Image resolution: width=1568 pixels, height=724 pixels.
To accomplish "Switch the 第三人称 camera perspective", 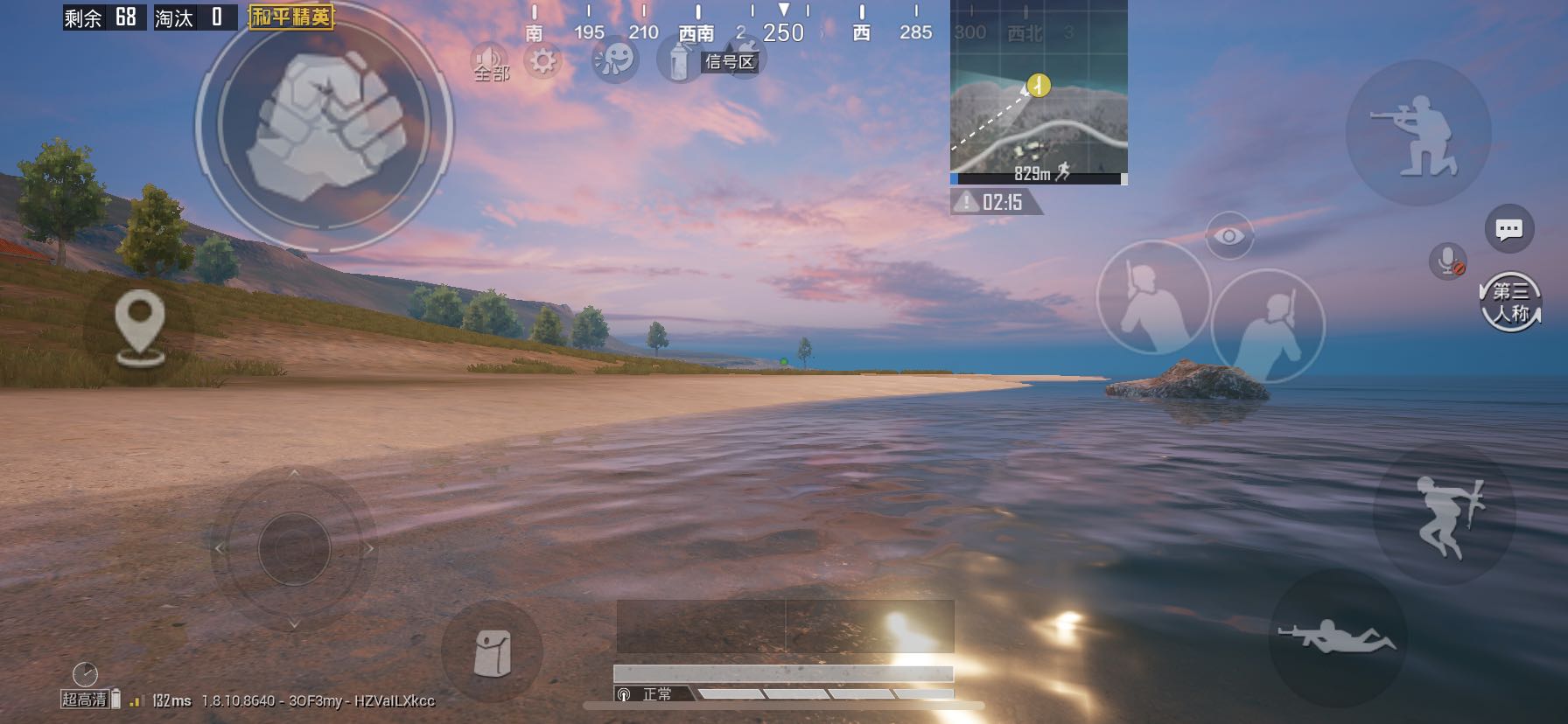I will (x=1511, y=302).
